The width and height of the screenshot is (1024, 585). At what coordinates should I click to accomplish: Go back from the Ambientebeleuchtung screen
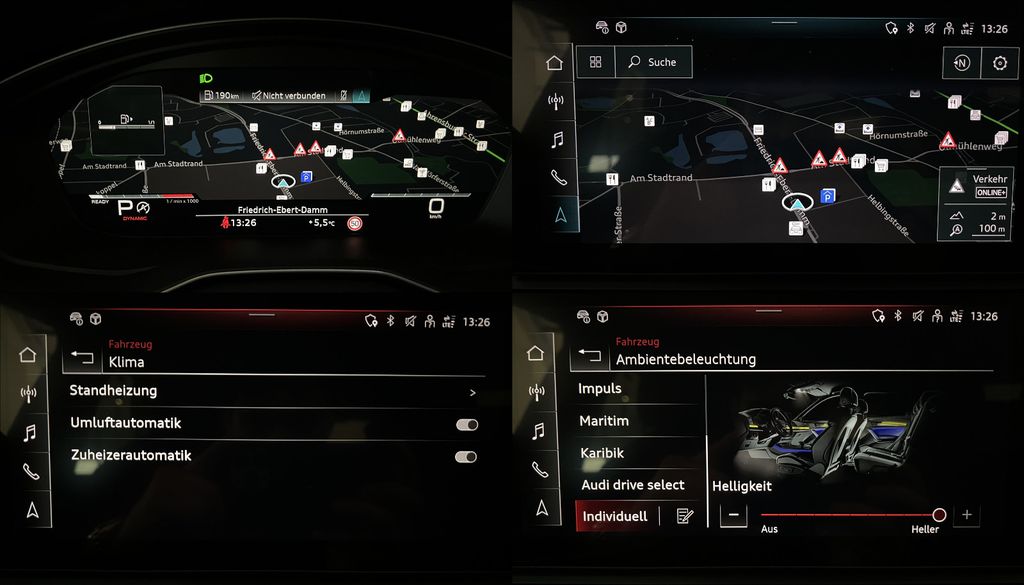pyautogui.click(x=589, y=354)
